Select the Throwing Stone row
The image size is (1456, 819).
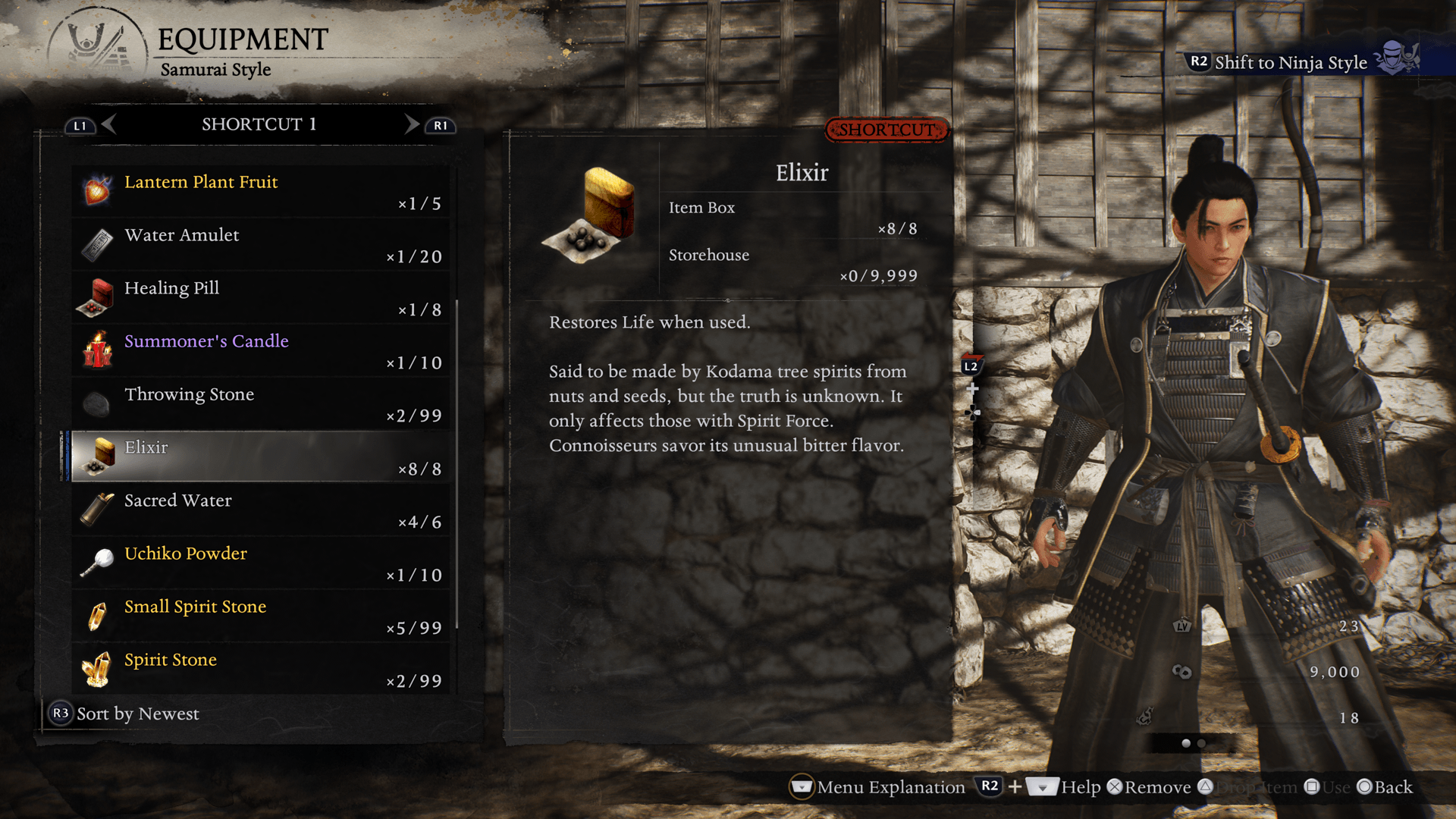pos(261,404)
